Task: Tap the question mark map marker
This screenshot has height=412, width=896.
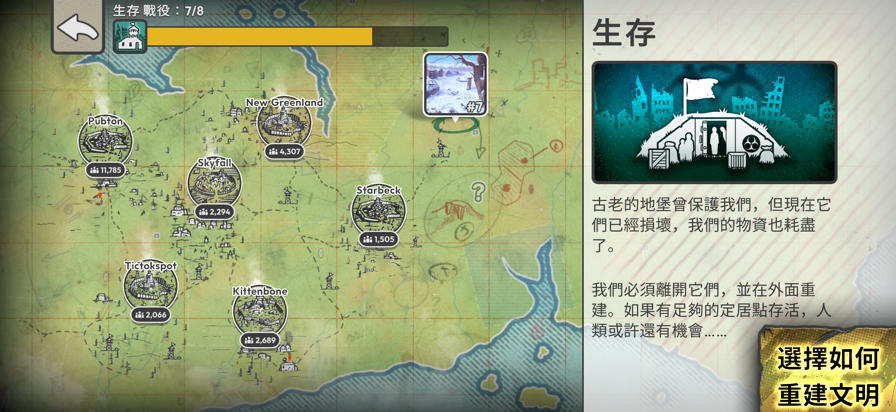Action: (479, 192)
